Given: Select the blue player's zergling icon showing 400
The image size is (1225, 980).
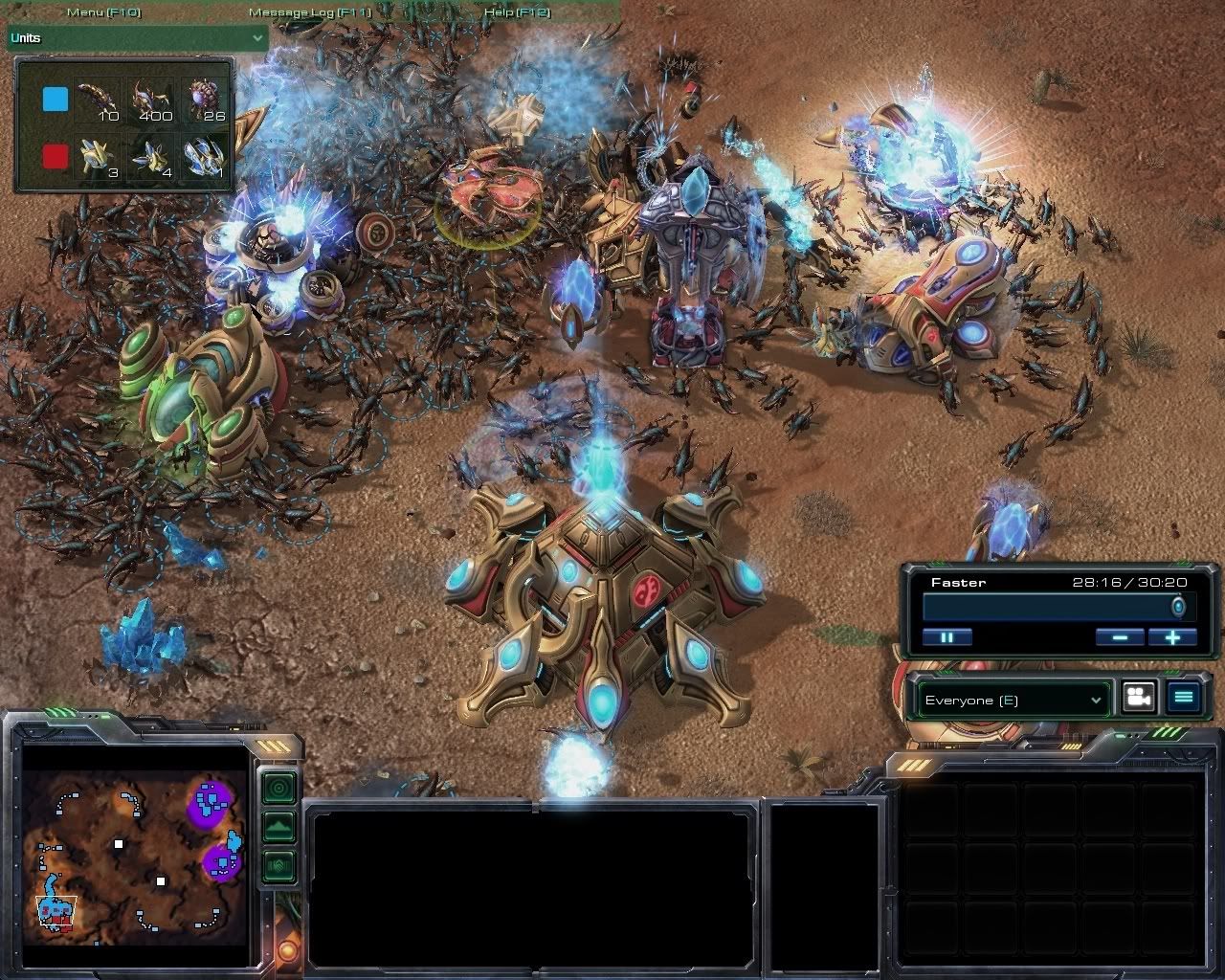Looking at the screenshot, I should click(152, 101).
